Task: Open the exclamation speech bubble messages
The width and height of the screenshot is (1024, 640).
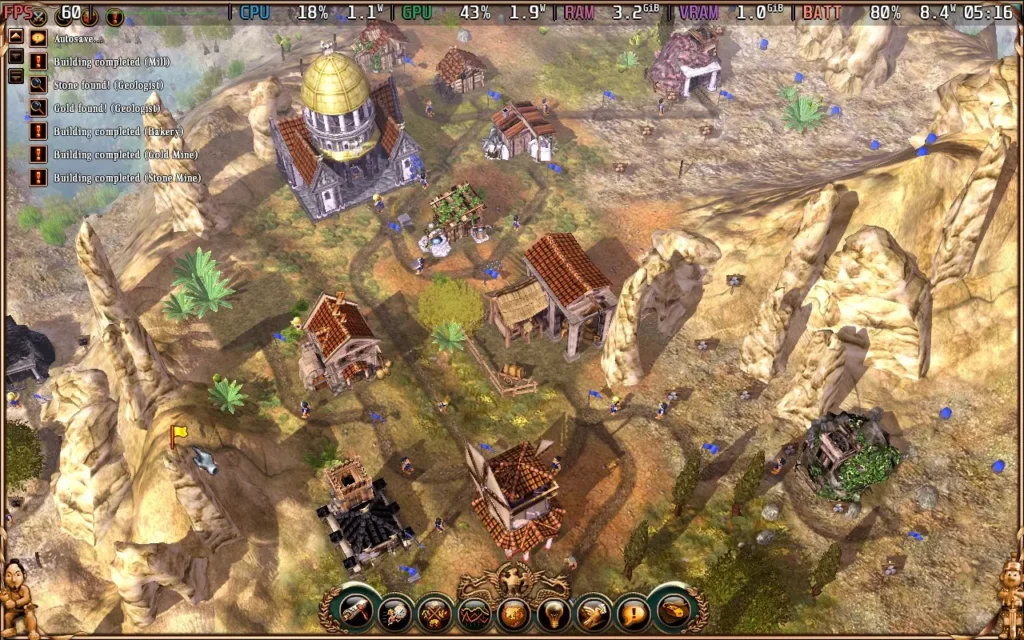Action: click(x=631, y=611)
